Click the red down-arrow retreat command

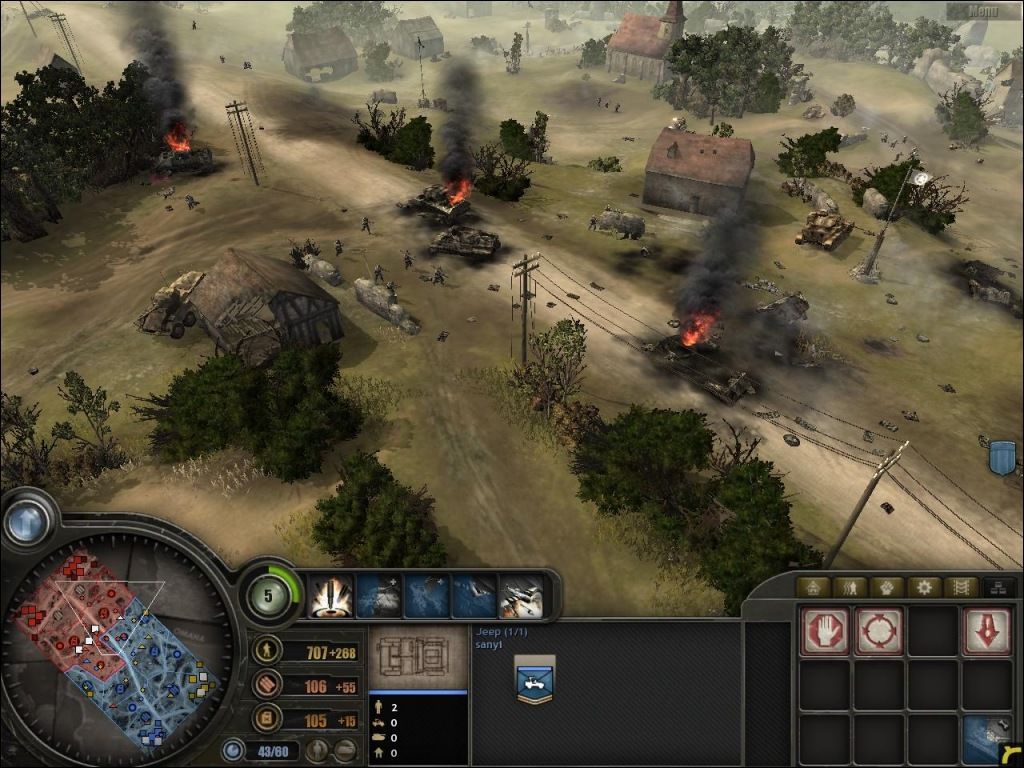(x=986, y=632)
